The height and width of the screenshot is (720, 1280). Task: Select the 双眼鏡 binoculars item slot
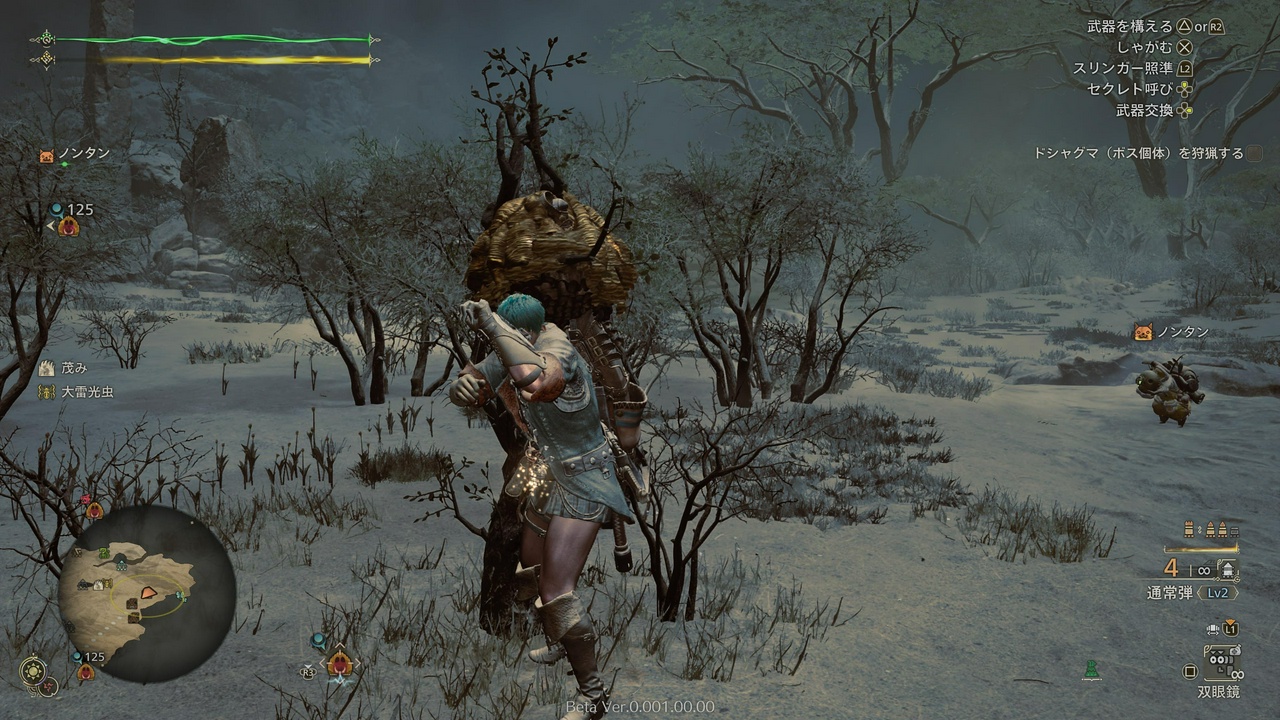pos(1221,663)
